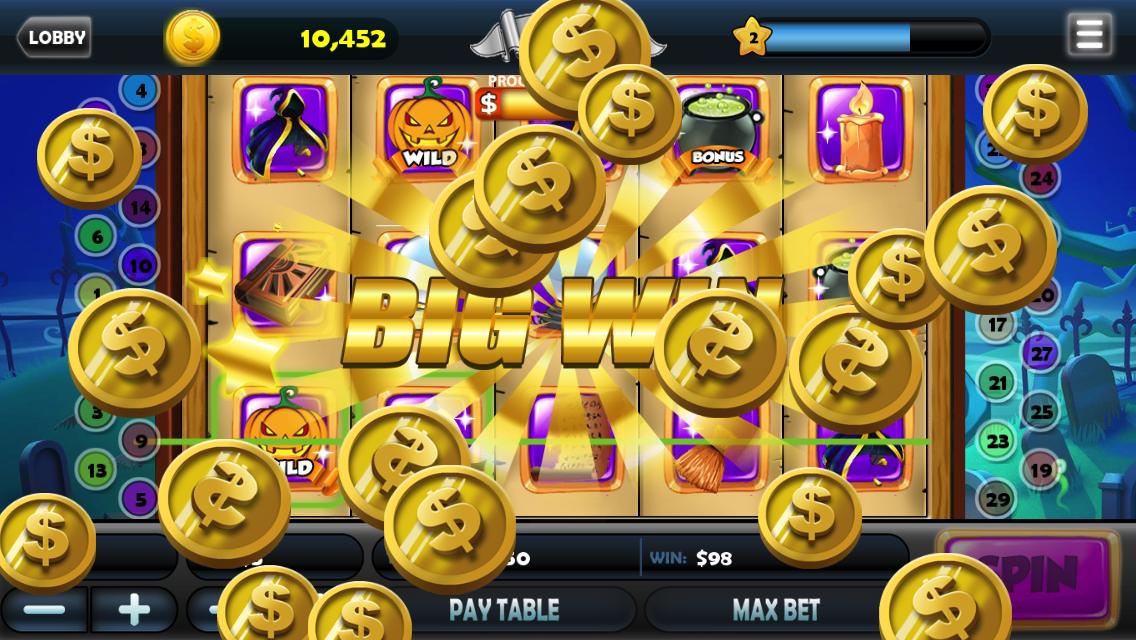Screen dimensions: 1136x640
Task: Select payline number 4
Action: [141, 91]
